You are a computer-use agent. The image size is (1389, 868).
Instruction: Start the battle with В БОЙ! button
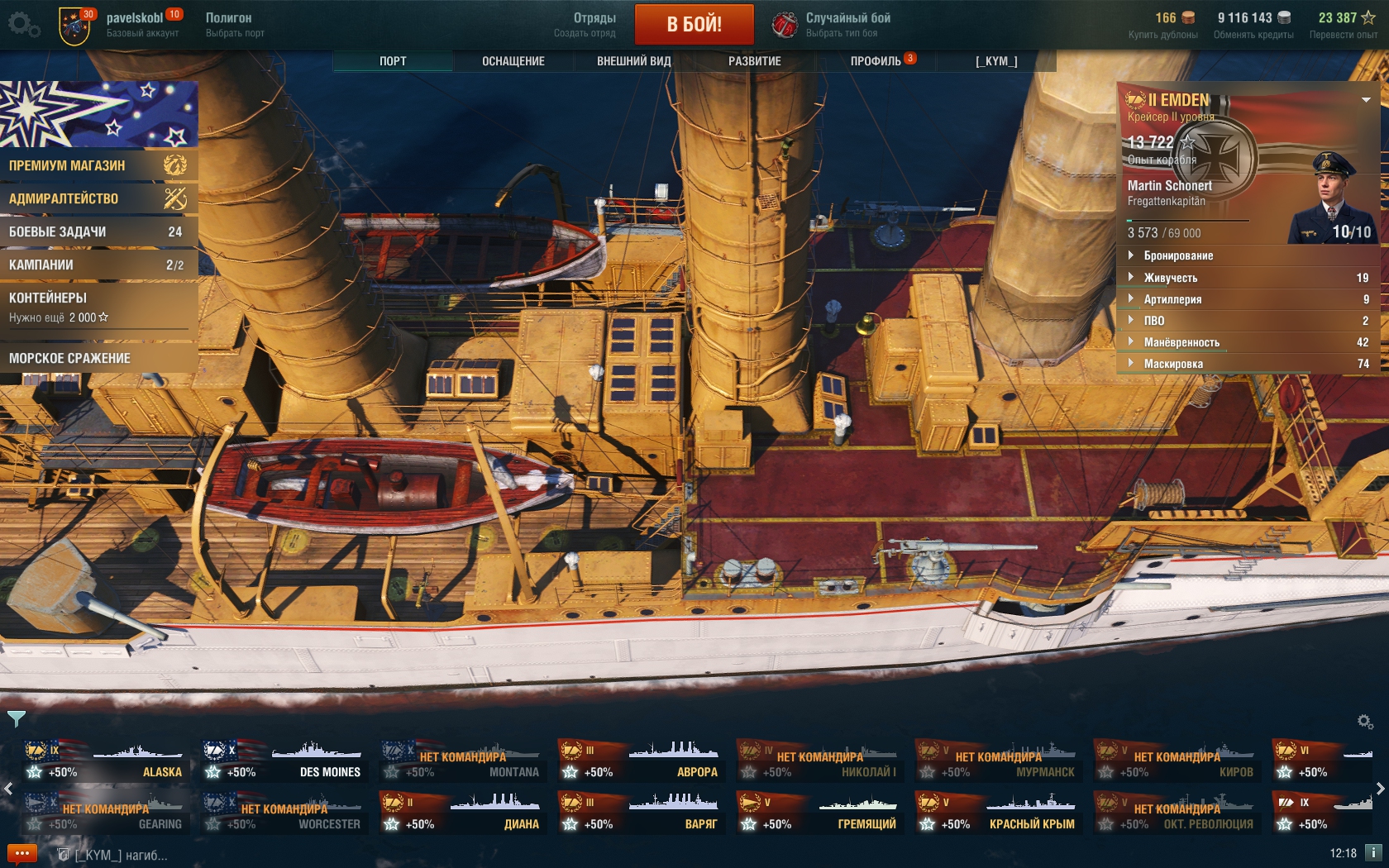pos(694,24)
